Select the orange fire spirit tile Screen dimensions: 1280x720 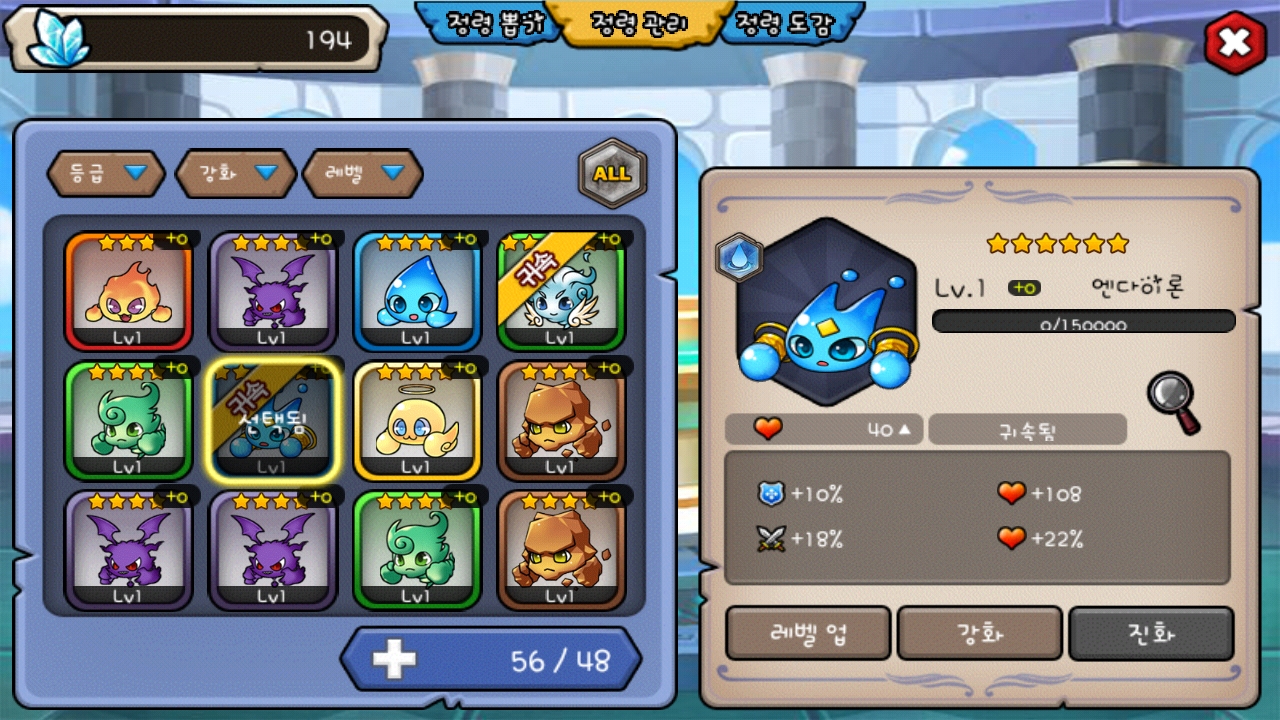pos(128,291)
